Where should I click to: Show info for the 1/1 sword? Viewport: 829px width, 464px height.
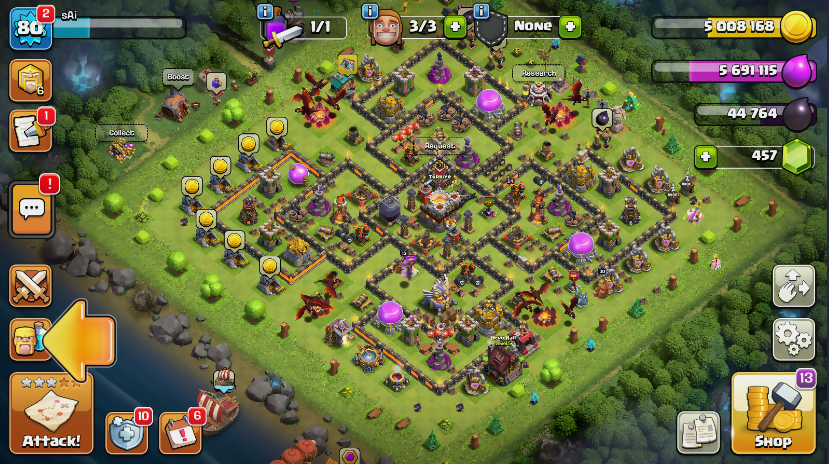coord(265,12)
